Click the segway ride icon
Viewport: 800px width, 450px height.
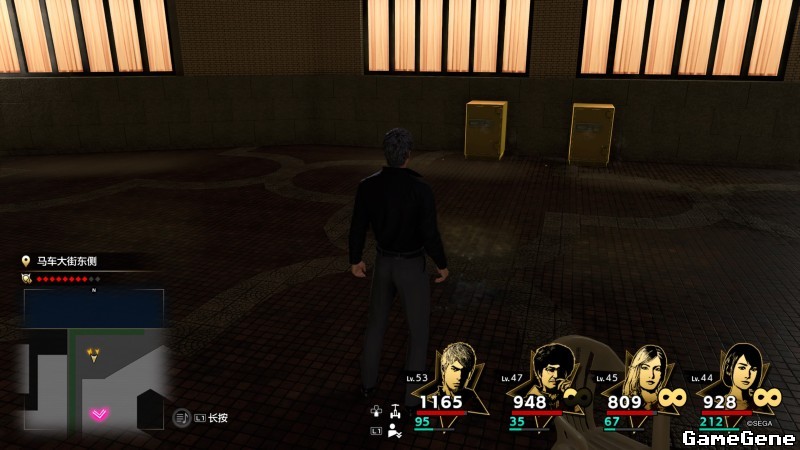(396, 410)
